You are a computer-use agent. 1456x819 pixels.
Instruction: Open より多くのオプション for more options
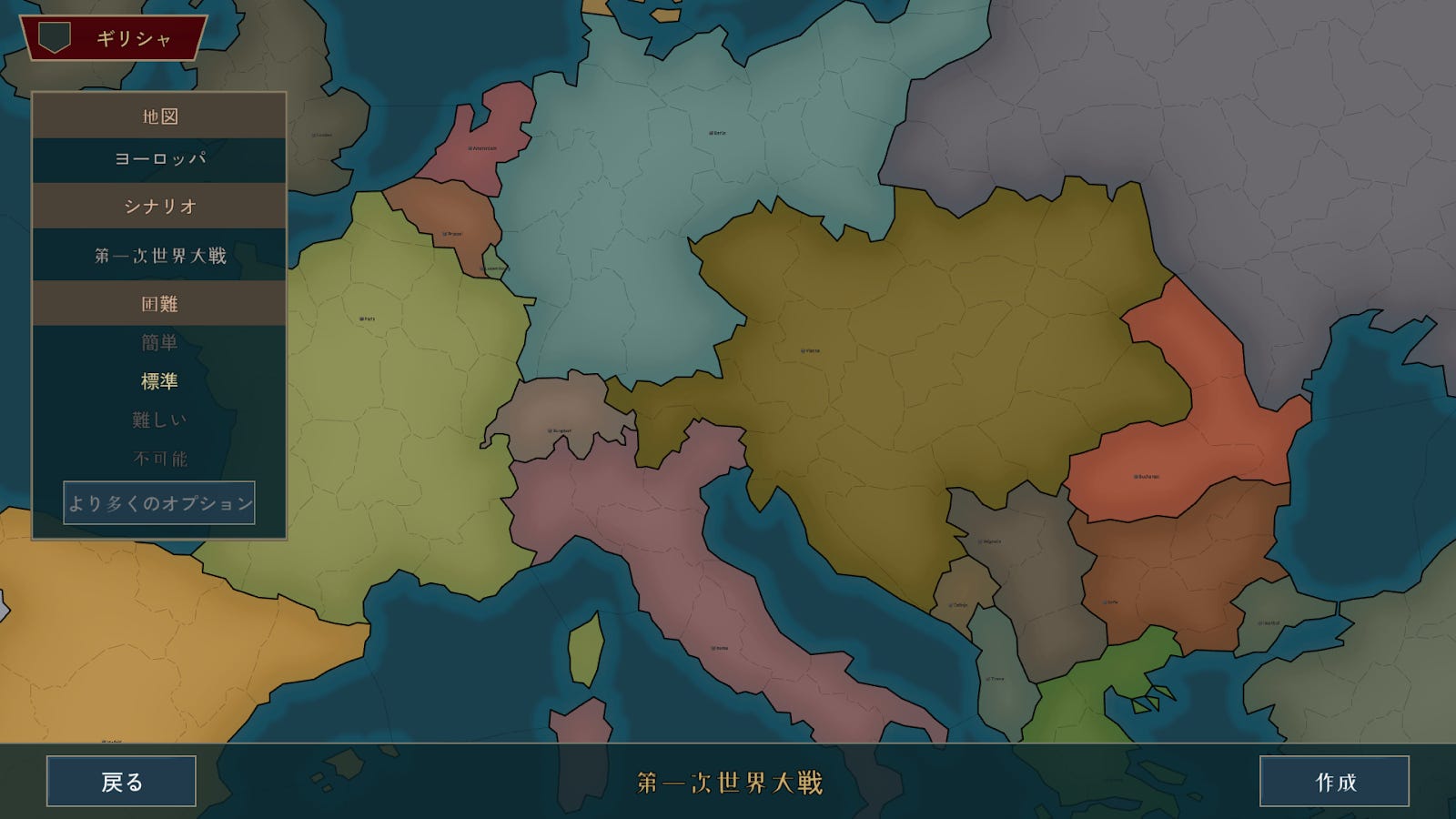pos(159,500)
